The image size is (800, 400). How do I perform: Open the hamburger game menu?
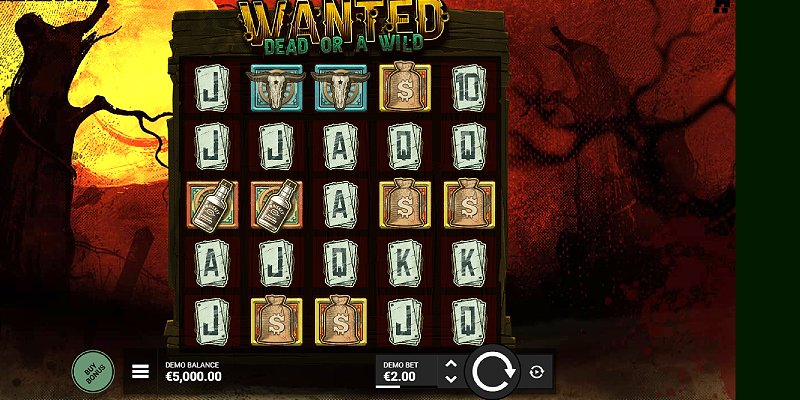[x=141, y=372]
